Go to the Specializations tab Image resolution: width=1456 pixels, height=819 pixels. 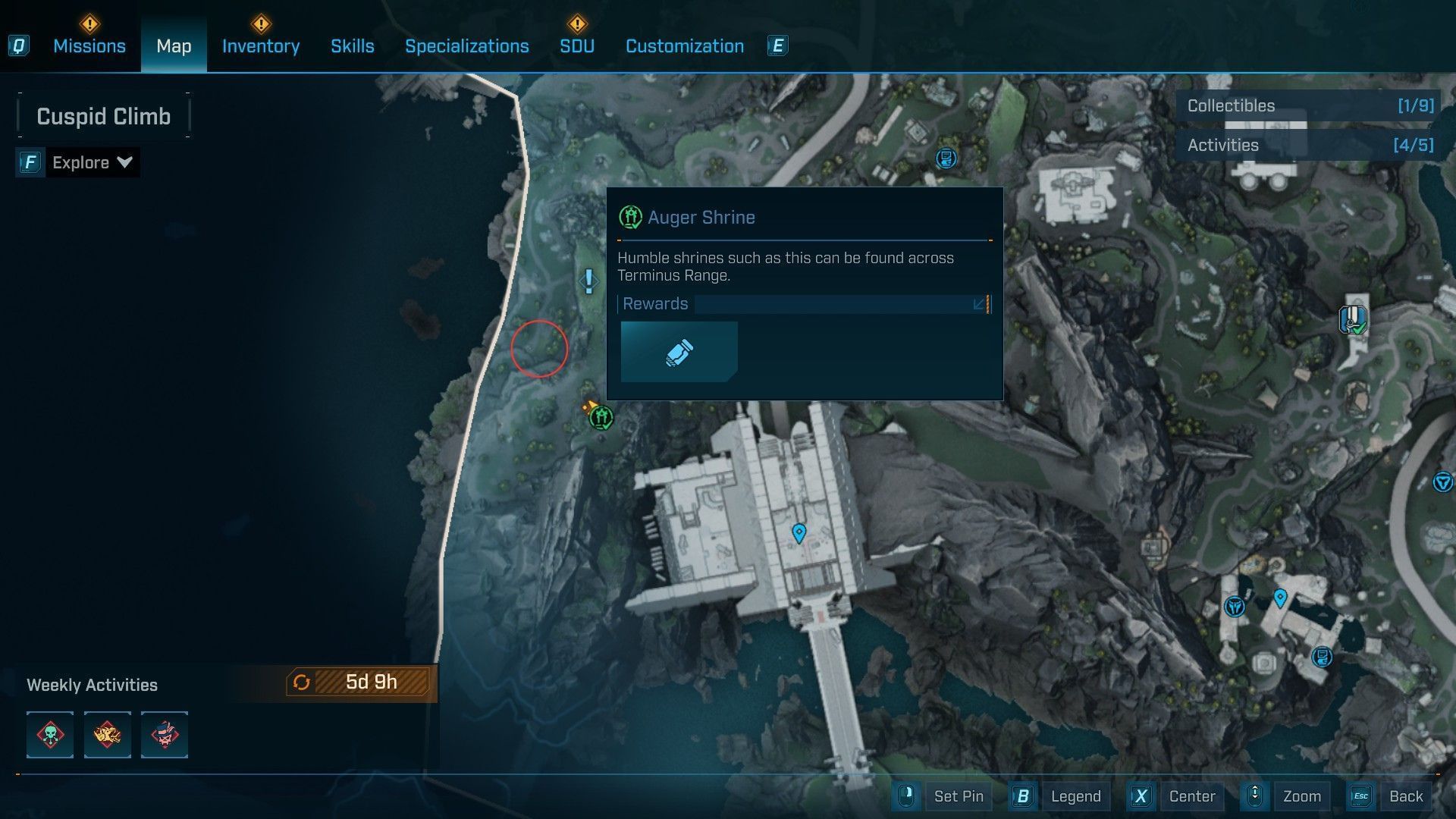tap(466, 46)
